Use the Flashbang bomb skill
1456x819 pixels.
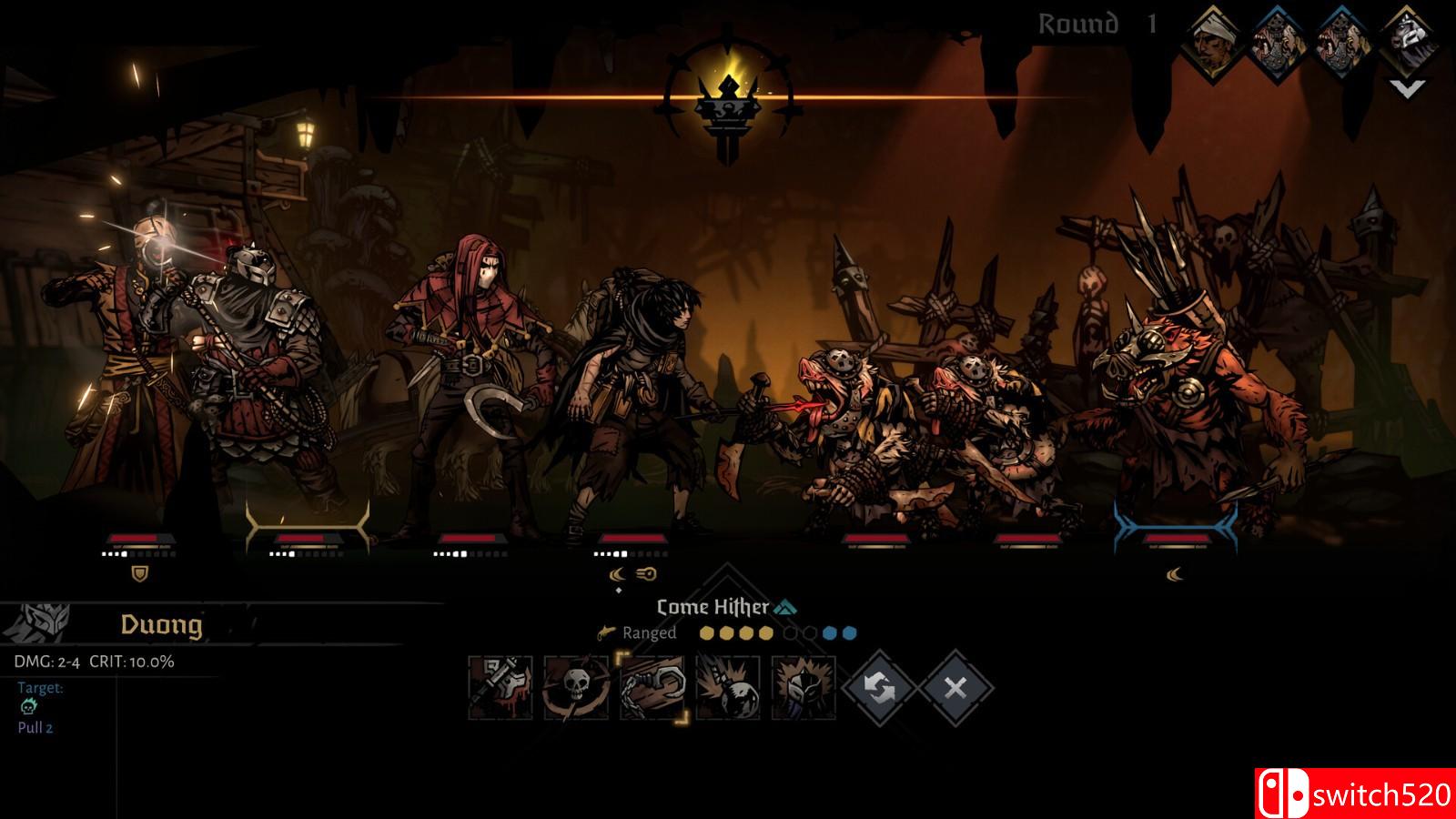[x=728, y=688]
